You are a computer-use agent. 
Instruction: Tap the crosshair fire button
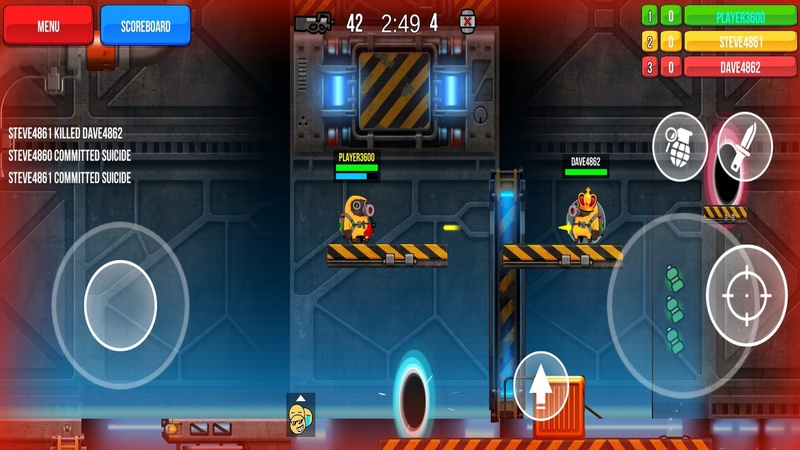tap(746, 295)
